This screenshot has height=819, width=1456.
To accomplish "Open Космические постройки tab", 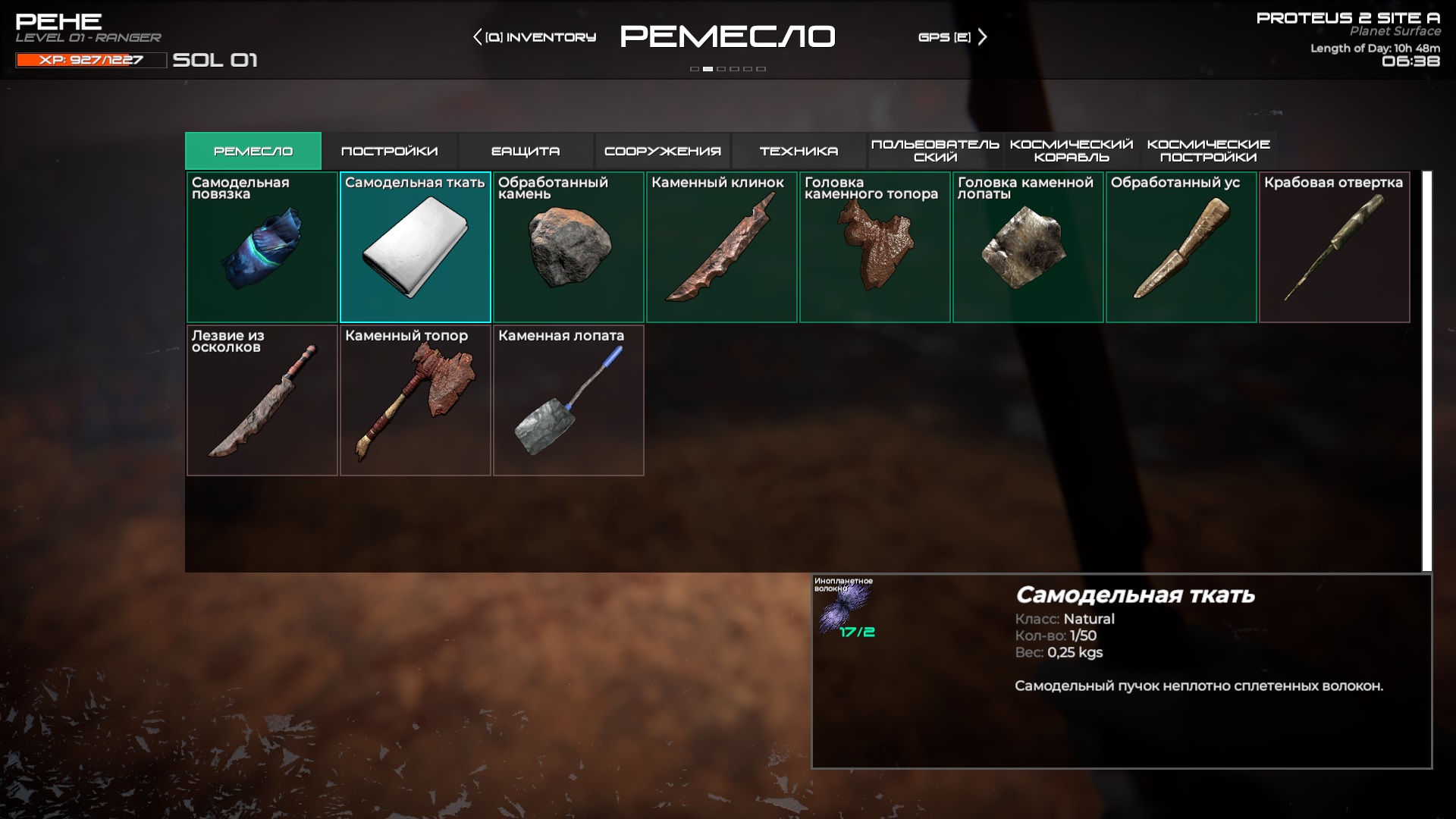I will (x=1208, y=151).
